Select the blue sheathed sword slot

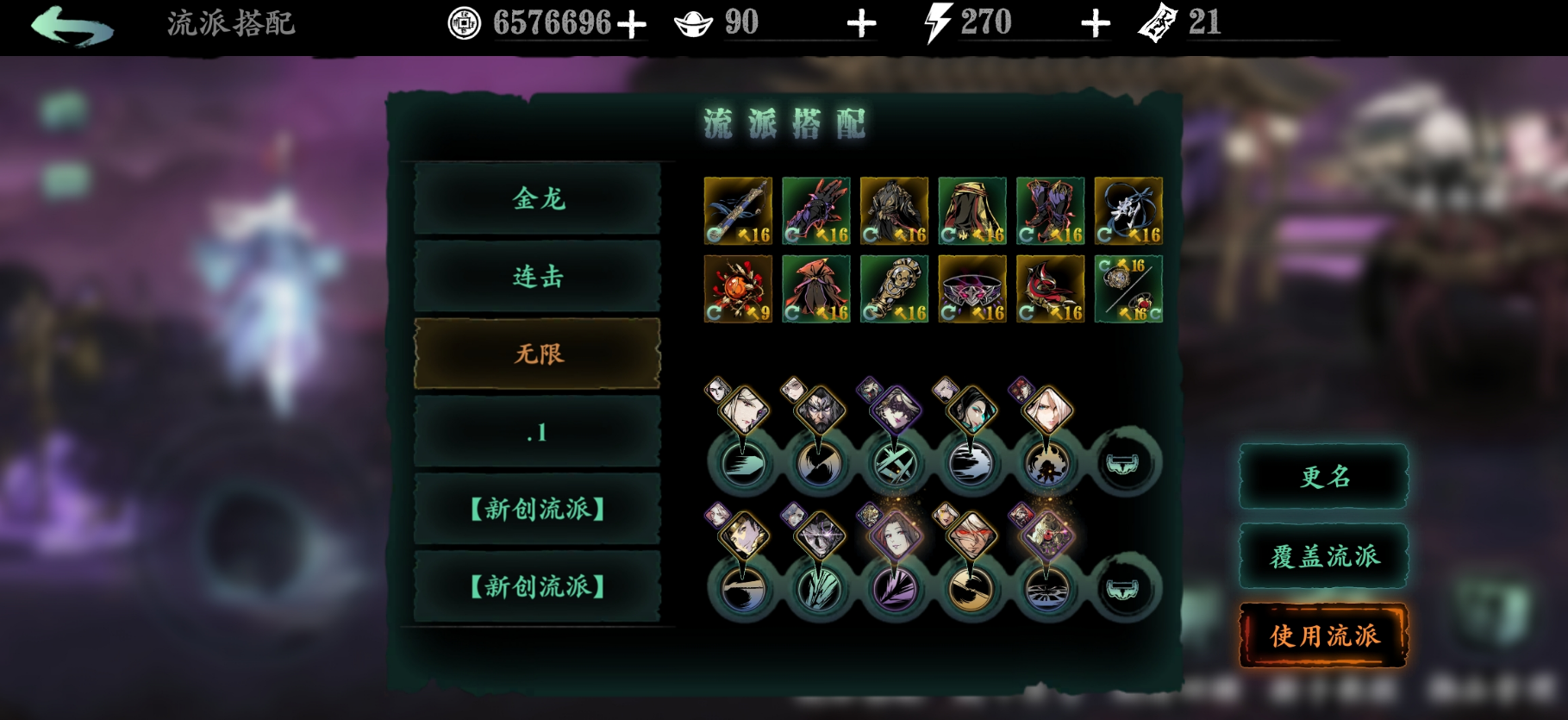coord(738,211)
